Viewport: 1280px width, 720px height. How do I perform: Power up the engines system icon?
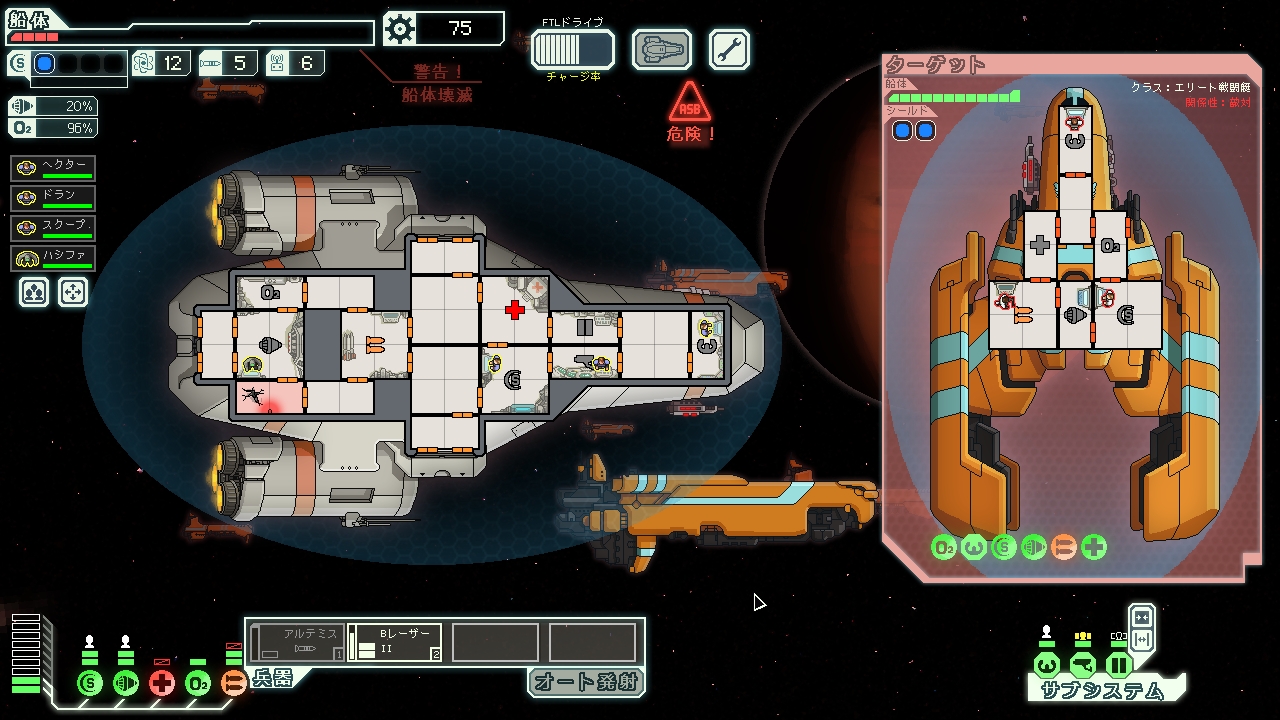click(x=126, y=684)
